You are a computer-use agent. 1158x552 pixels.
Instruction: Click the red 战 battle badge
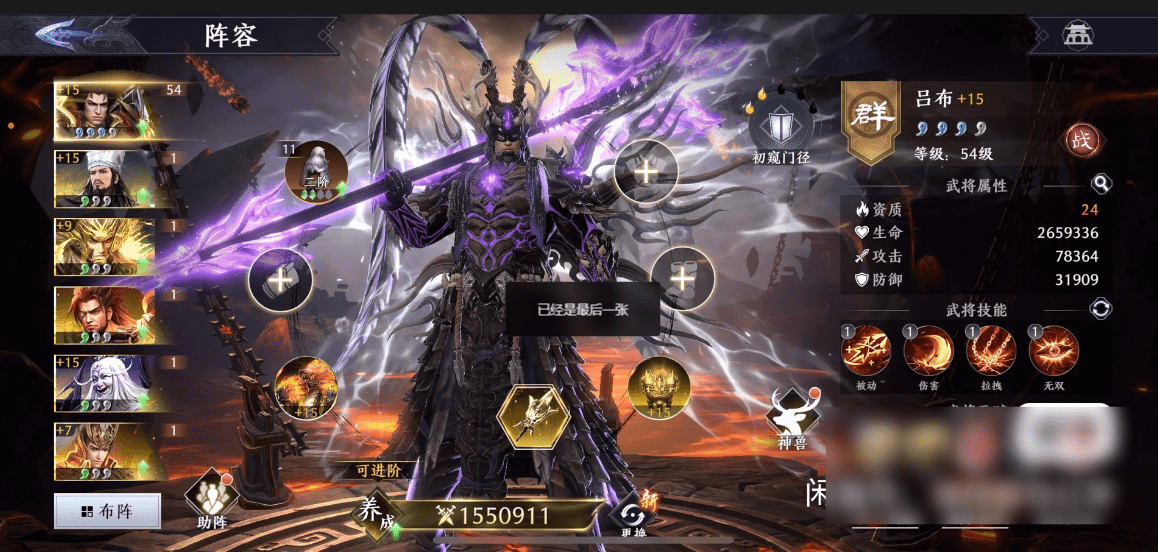tap(1081, 140)
